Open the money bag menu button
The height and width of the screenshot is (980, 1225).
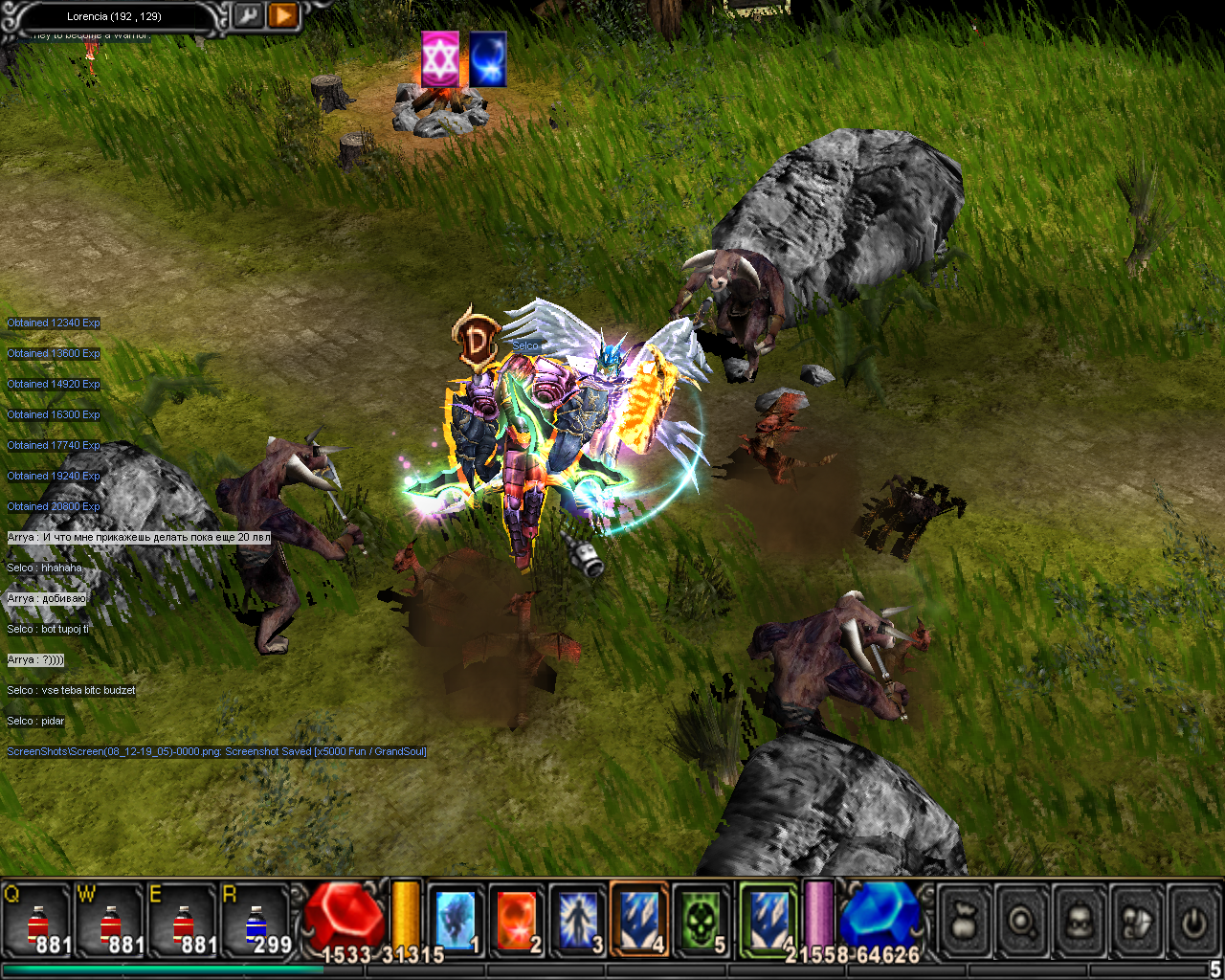coord(964,922)
